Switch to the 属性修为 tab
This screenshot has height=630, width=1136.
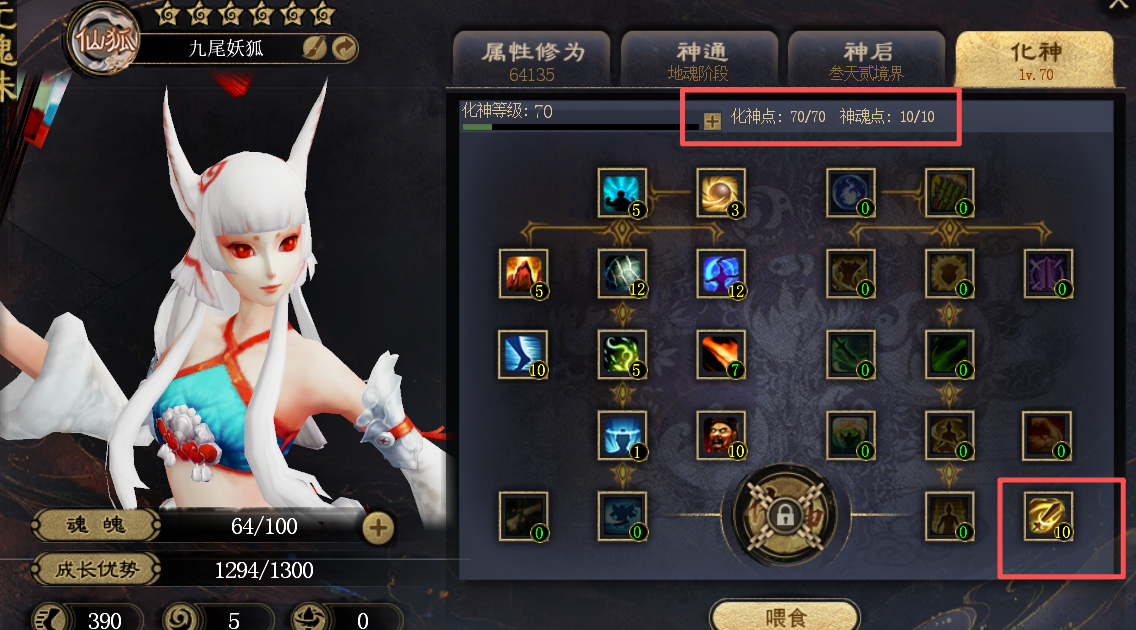pyautogui.click(x=532, y=58)
